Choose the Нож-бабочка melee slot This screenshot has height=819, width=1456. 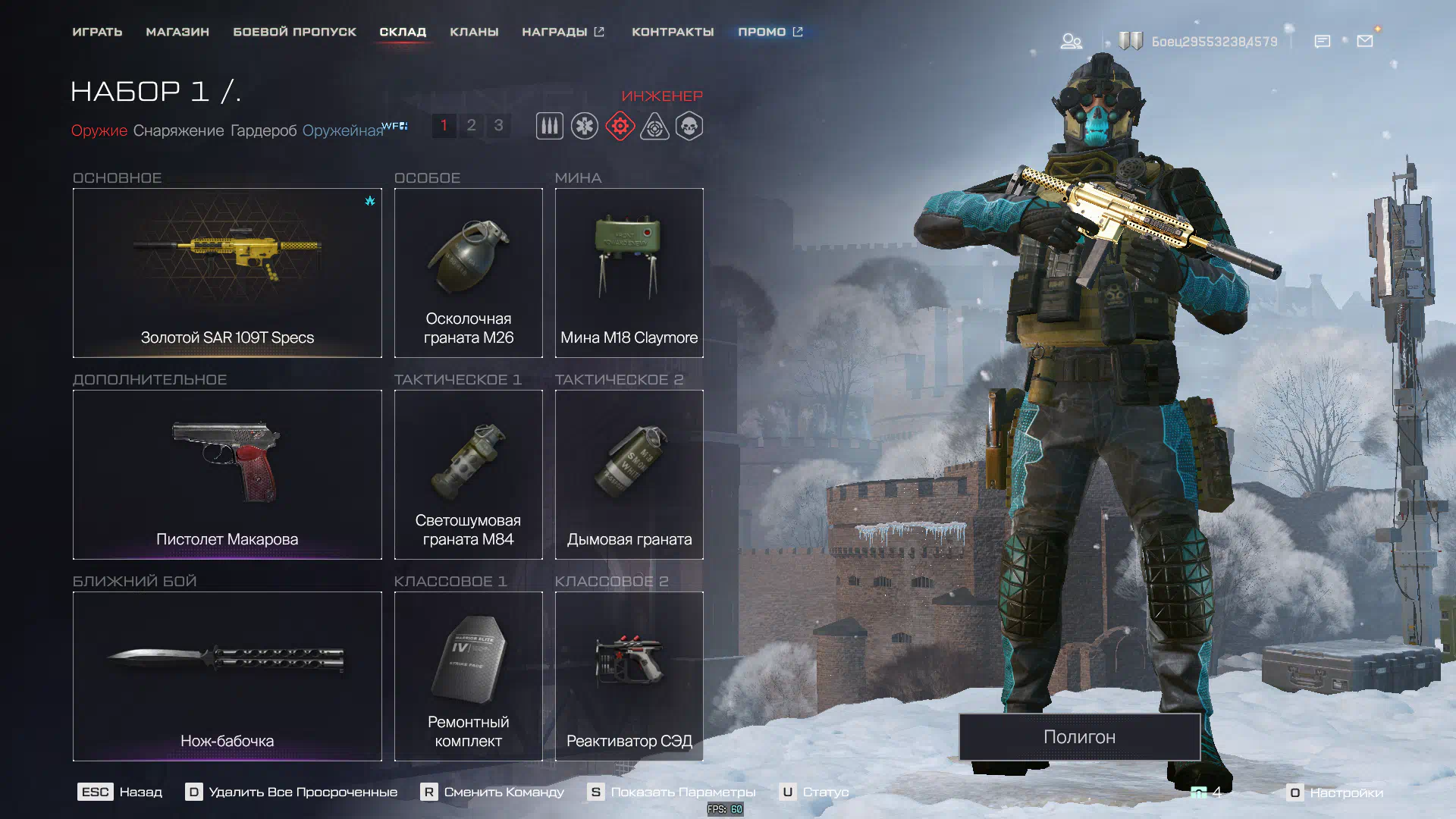[x=227, y=676]
